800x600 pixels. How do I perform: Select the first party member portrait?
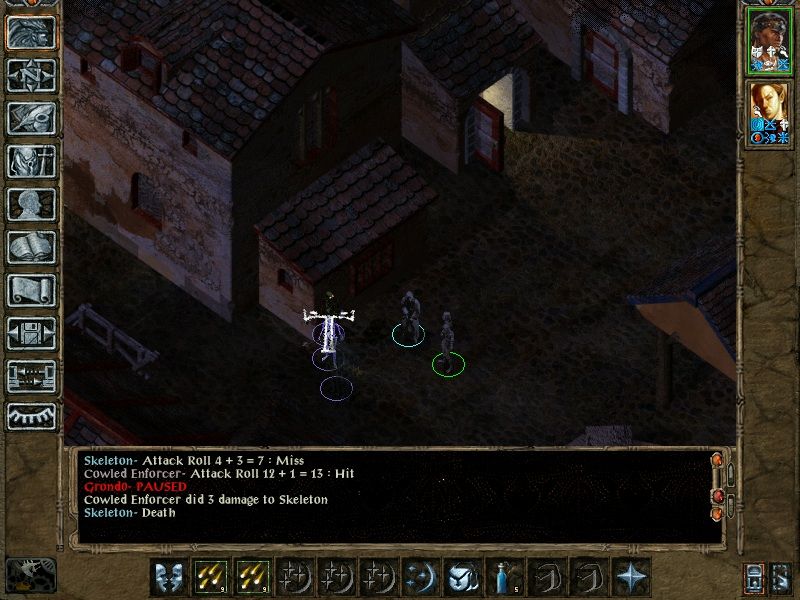coord(768,42)
